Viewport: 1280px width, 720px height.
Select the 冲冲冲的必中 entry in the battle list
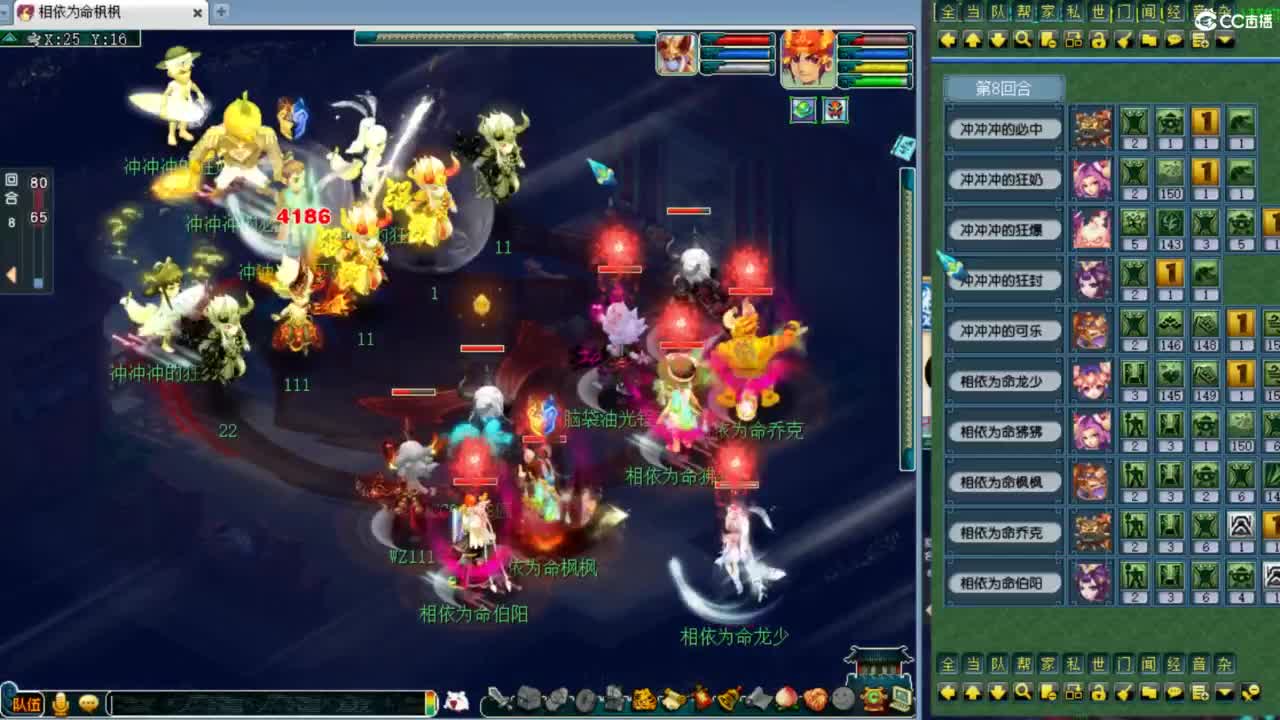[x=1003, y=126]
